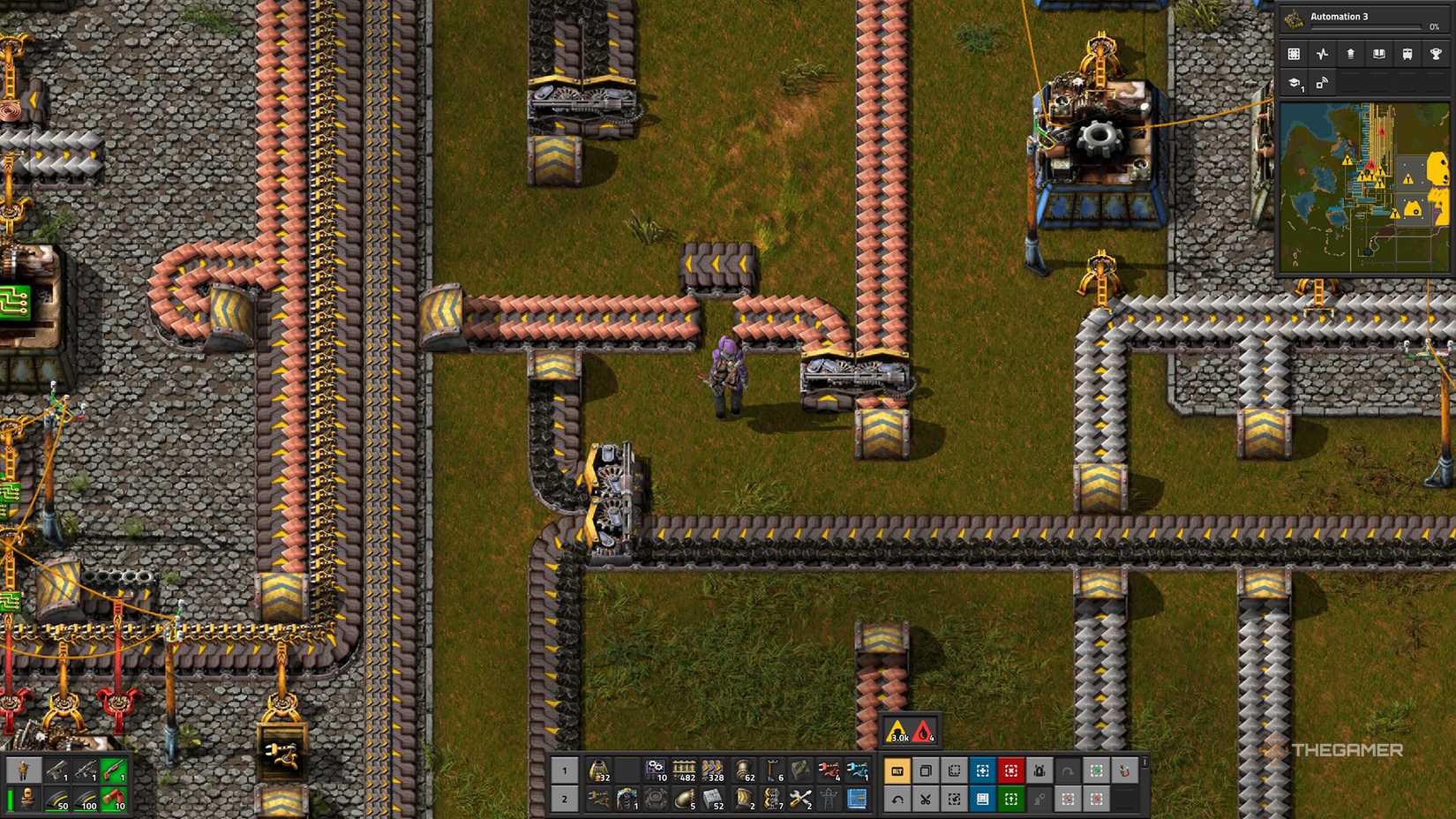This screenshot has width=1456, height=819.
Task: Click the Undo button in the shortcut bar
Action: [x=897, y=798]
